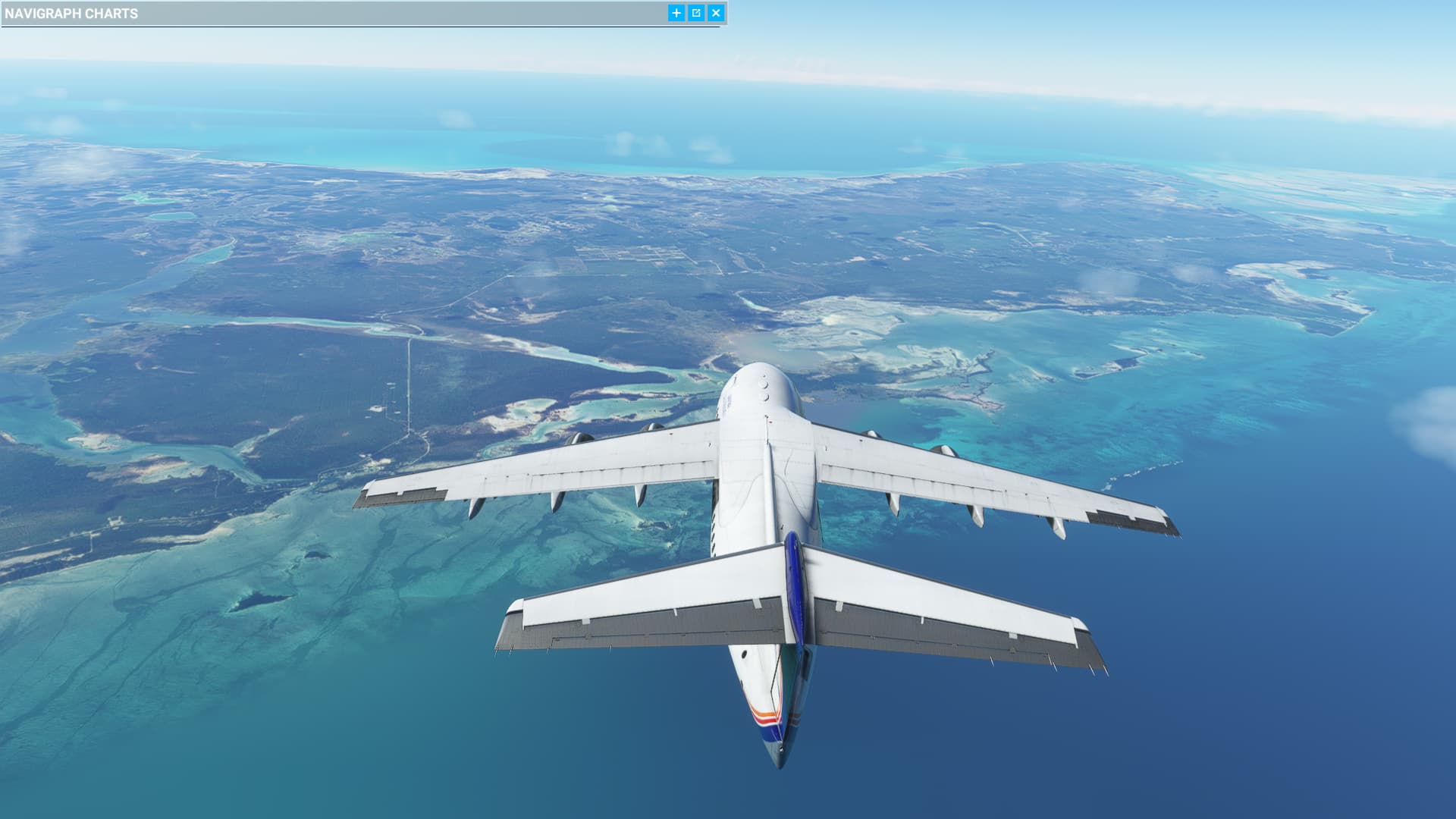This screenshot has height=819, width=1456.
Task: Close the Navigraph Charts panel
Action: [715, 13]
